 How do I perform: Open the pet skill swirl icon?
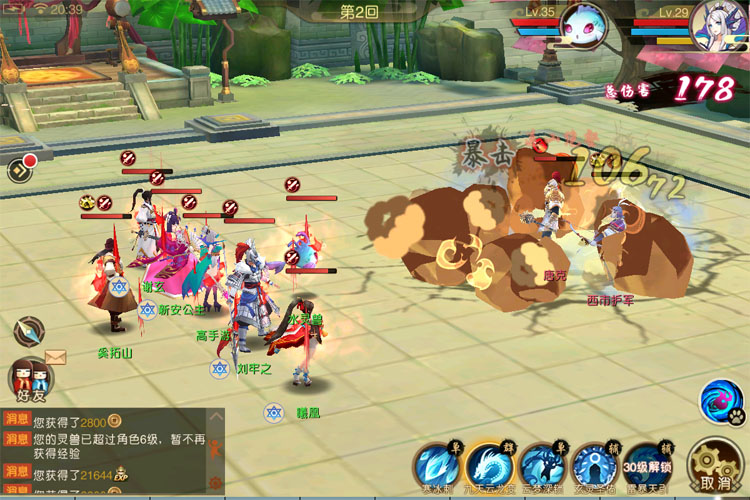point(720,400)
